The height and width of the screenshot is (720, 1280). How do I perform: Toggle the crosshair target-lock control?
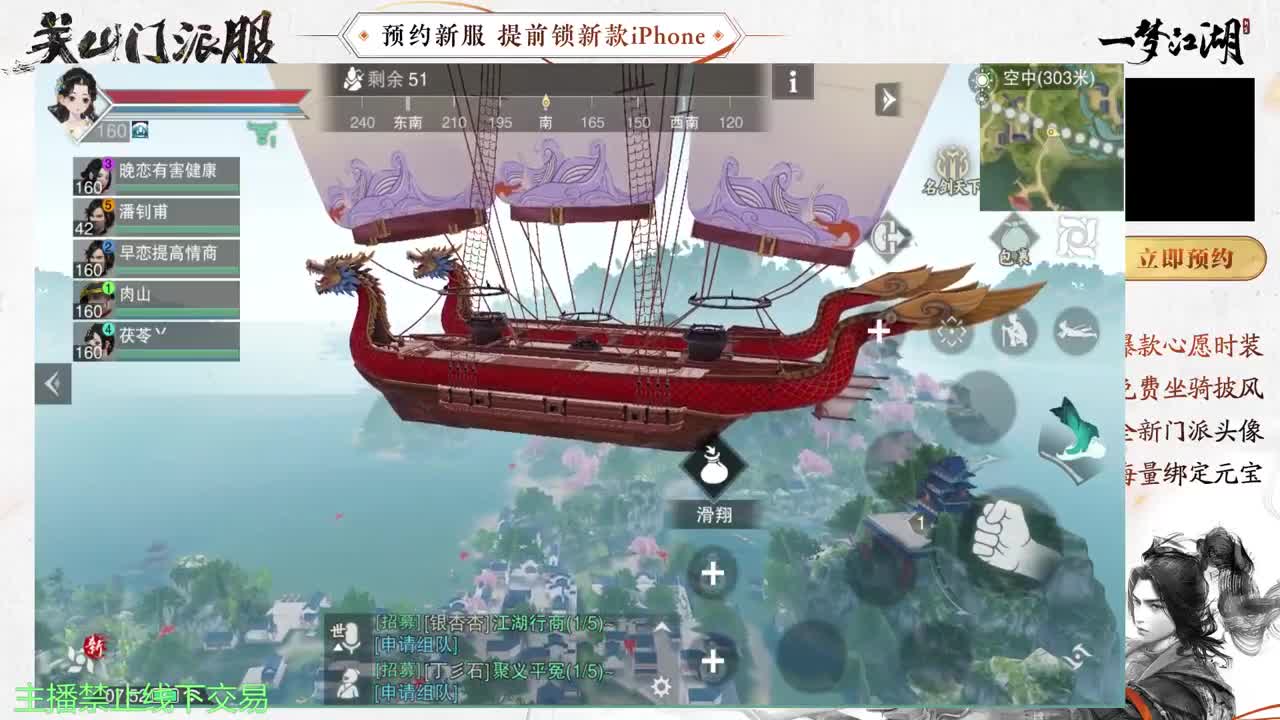click(951, 331)
